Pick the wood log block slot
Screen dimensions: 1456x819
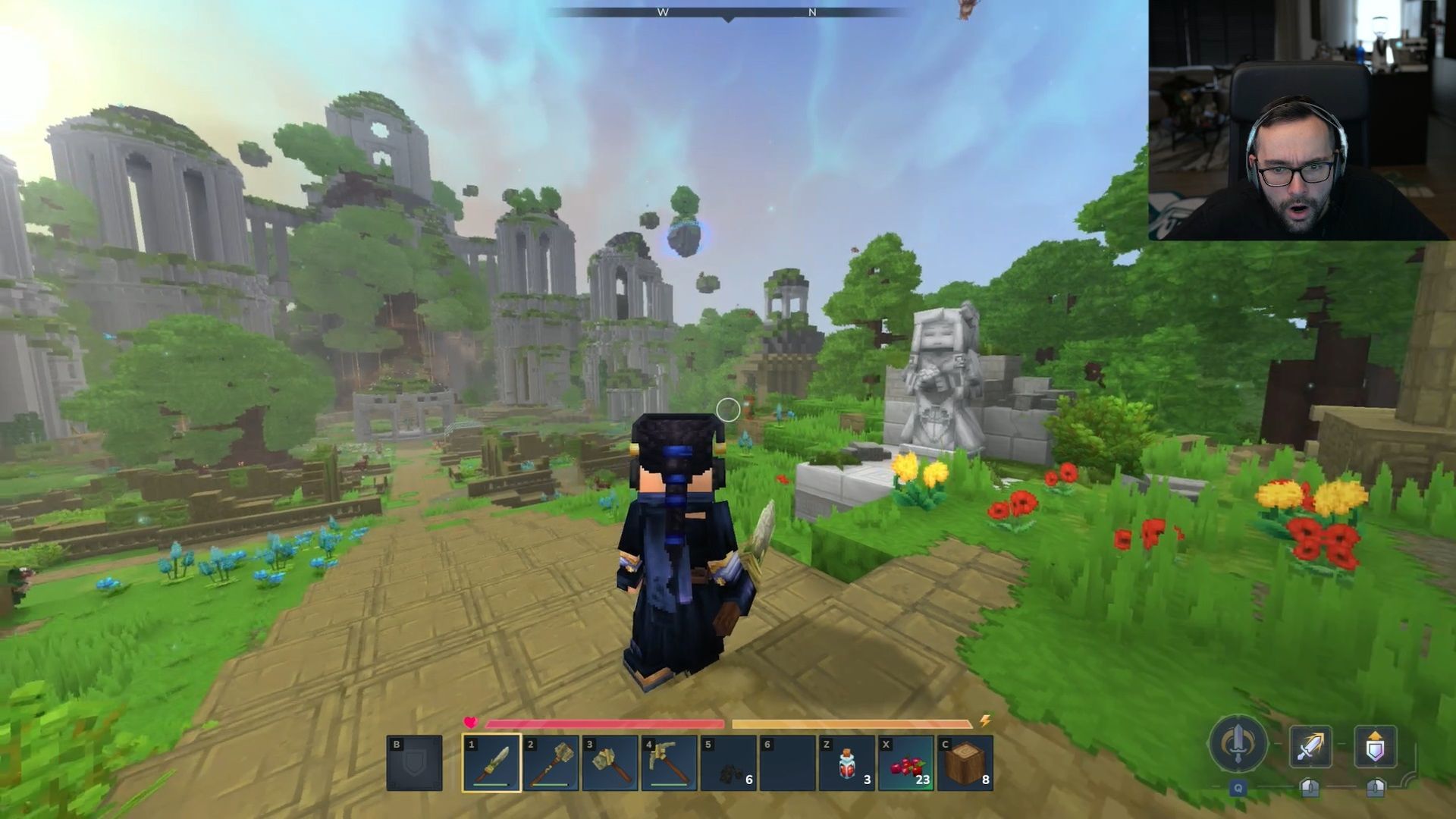[x=965, y=763]
